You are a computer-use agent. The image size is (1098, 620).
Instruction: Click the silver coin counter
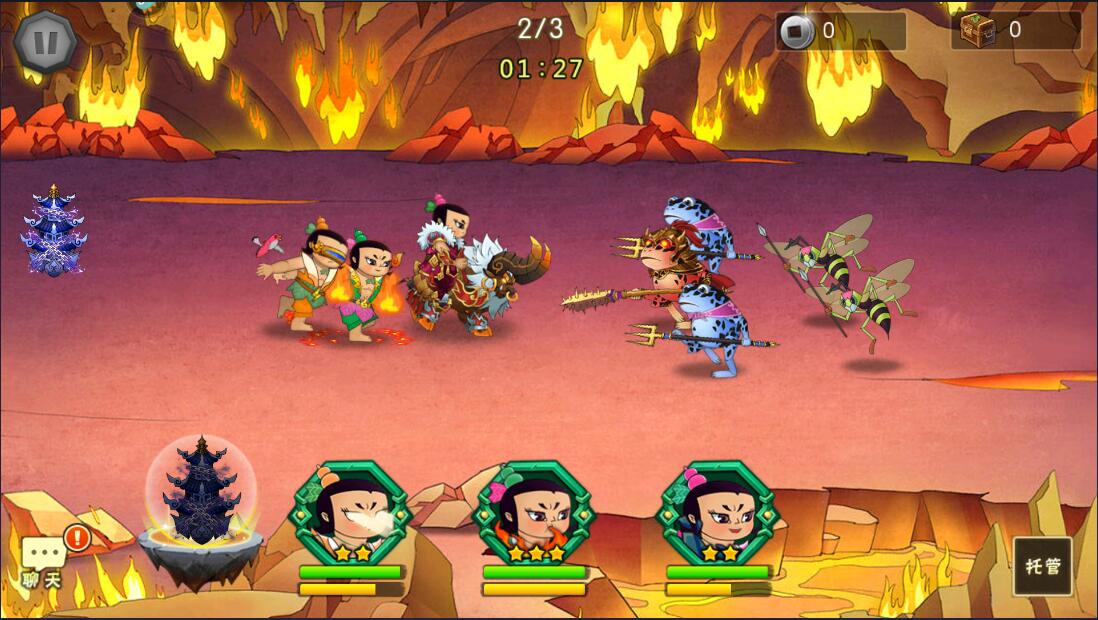[x=840, y=31]
